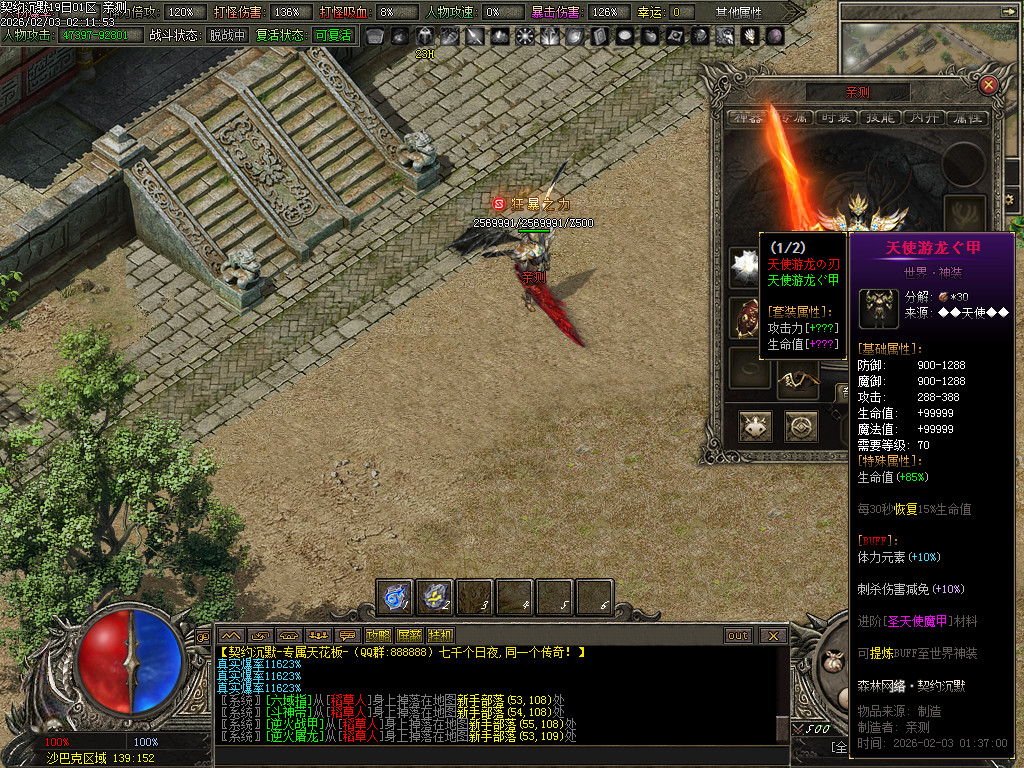1024x768 pixels.
Task: Click the chat panel 'out' button
Action: coord(738,635)
